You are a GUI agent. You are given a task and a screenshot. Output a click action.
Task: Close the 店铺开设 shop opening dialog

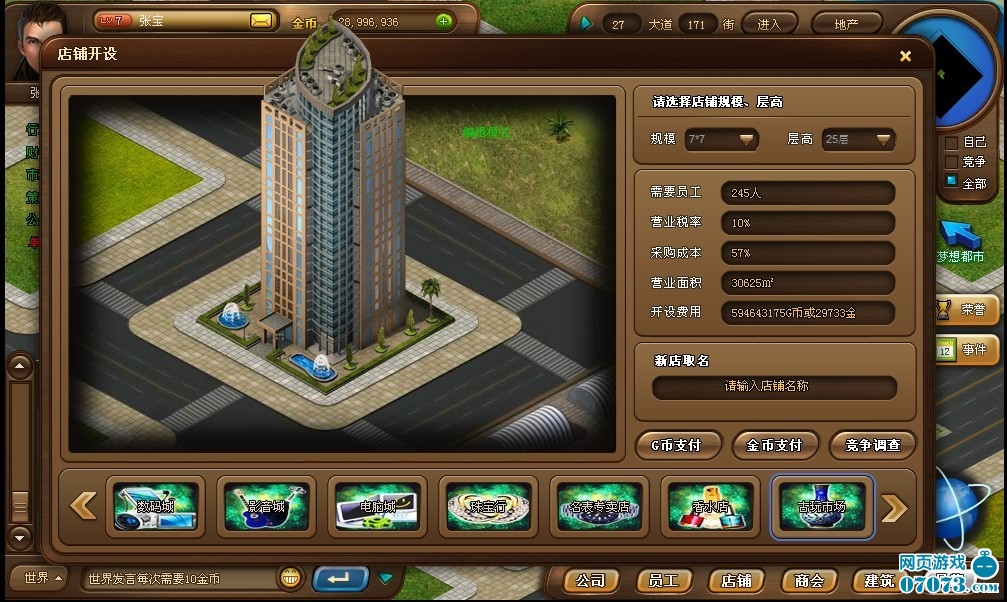tap(905, 56)
